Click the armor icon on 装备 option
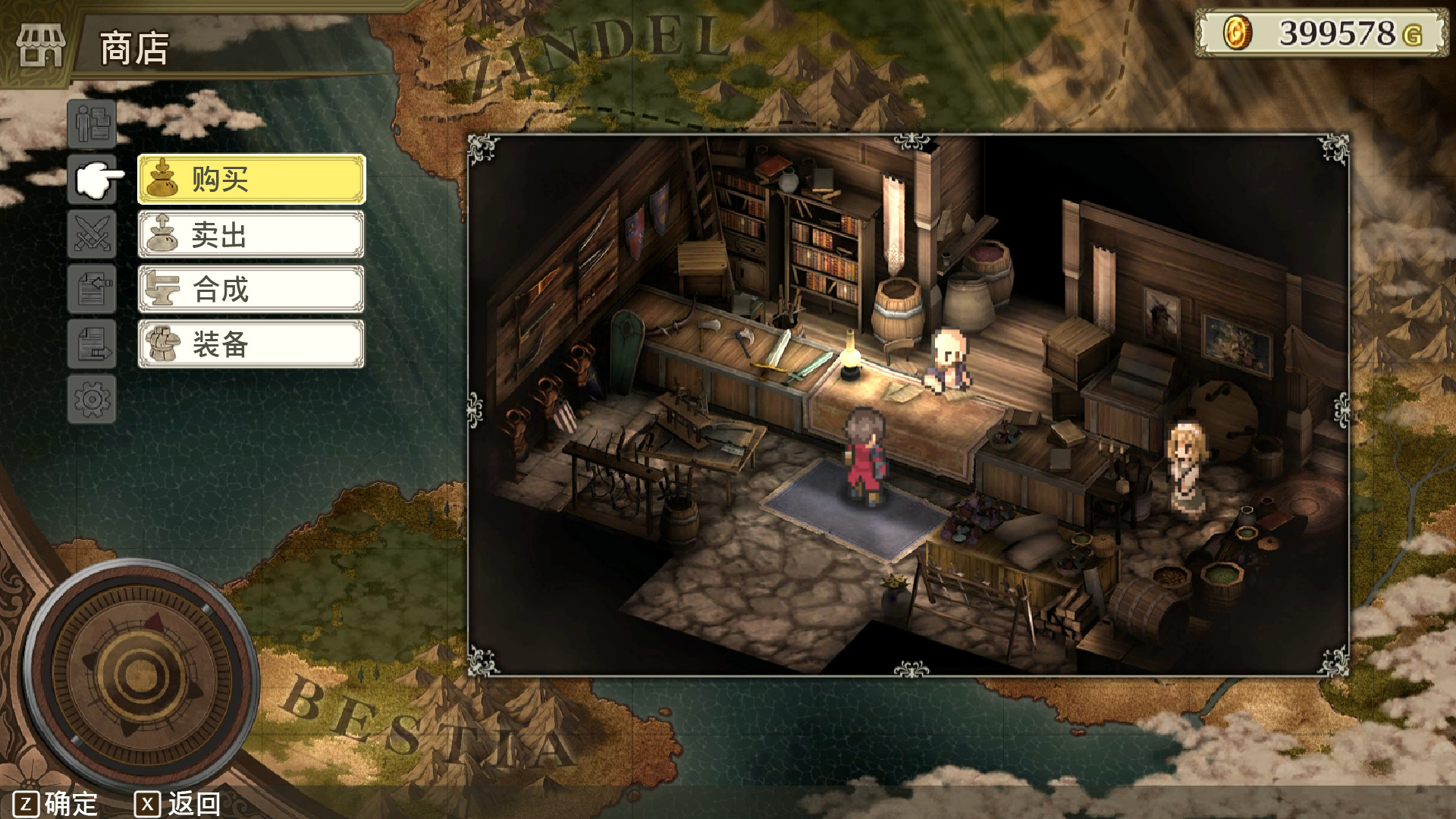This screenshot has height=819, width=1456. pos(163,344)
